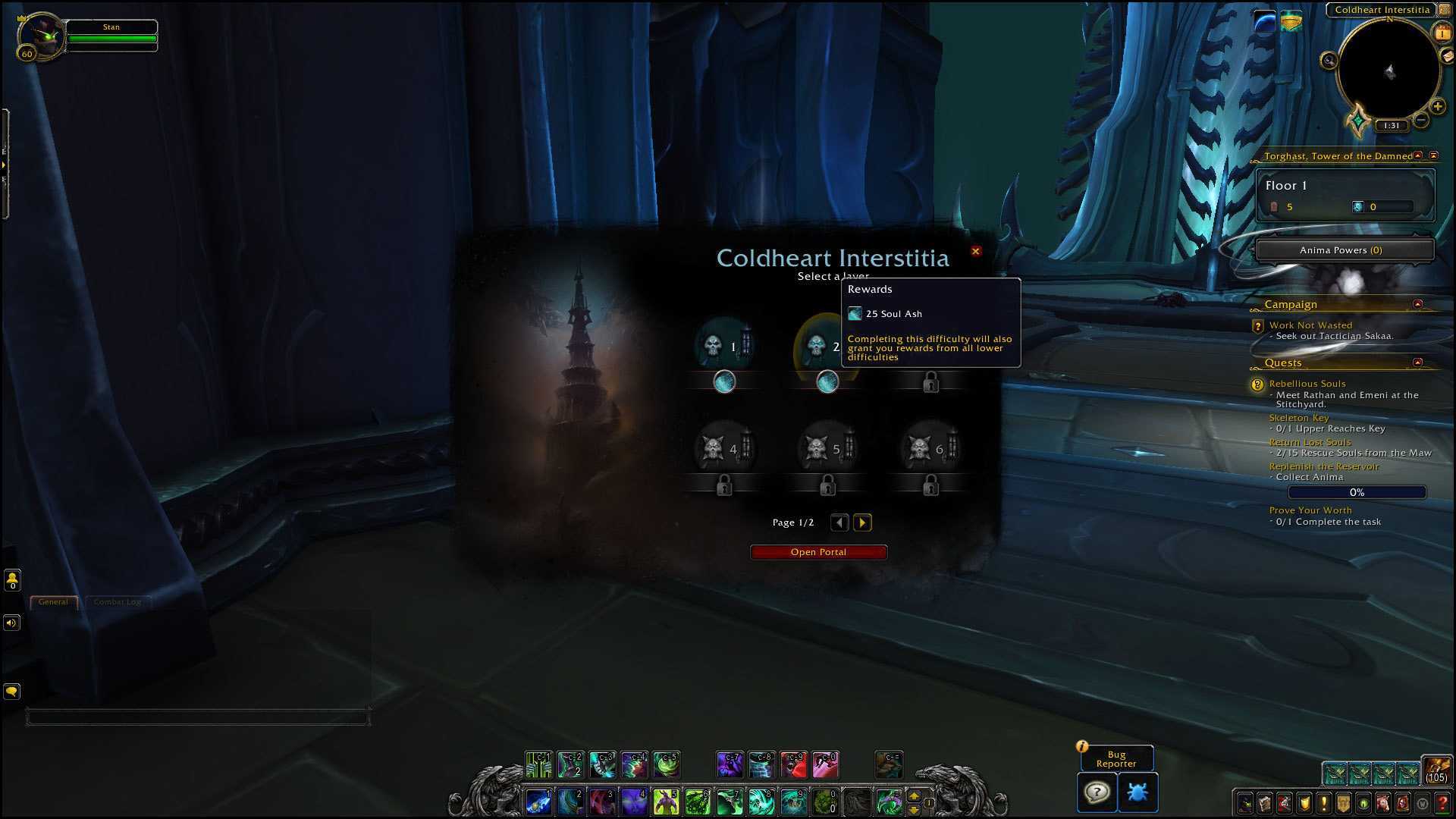Screen dimensions: 1456x819
Task: Go to the previous layer page
Action: tap(839, 522)
